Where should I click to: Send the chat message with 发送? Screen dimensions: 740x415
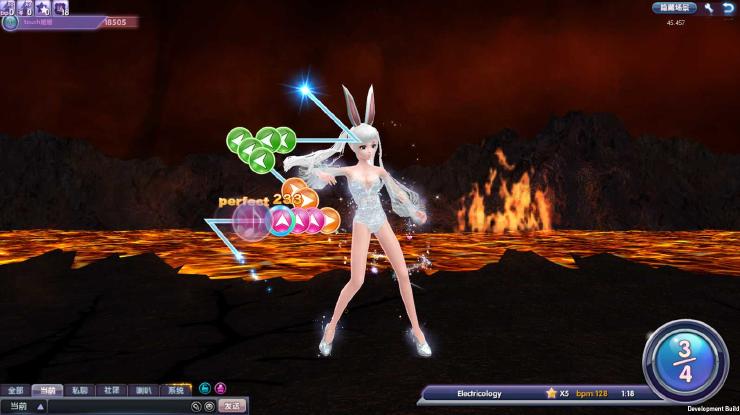(232, 406)
